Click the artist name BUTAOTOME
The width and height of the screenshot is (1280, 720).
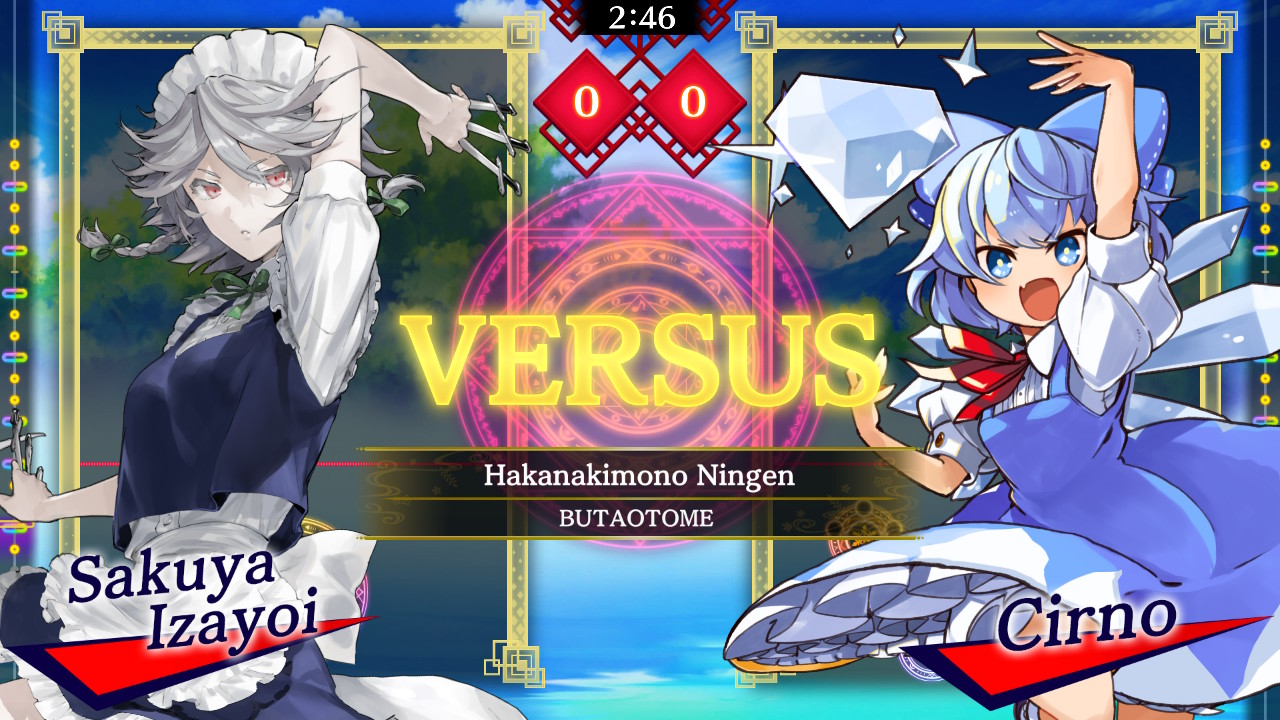tap(640, 516)
